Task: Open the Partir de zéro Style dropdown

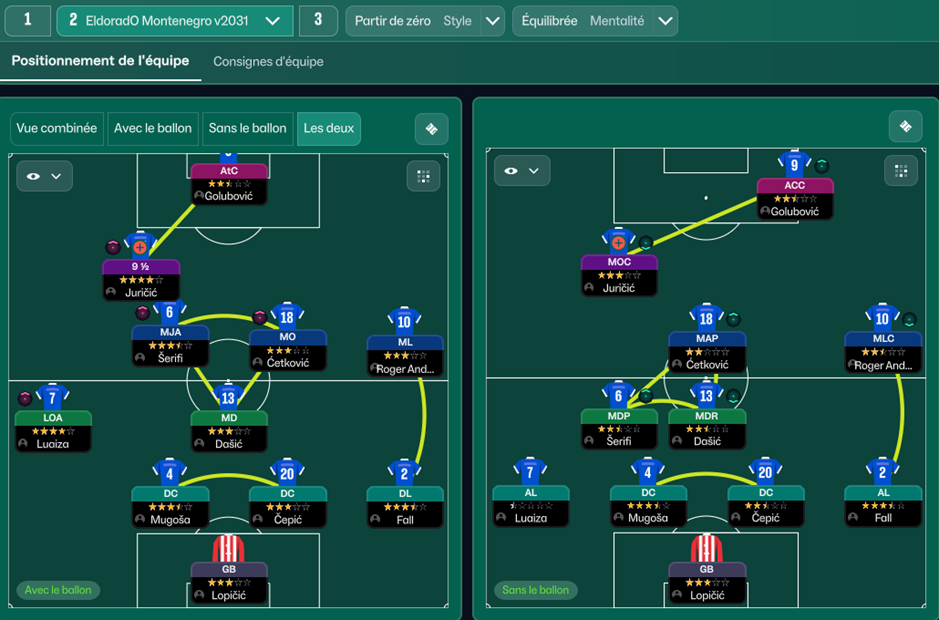Action: click(425, 21)
